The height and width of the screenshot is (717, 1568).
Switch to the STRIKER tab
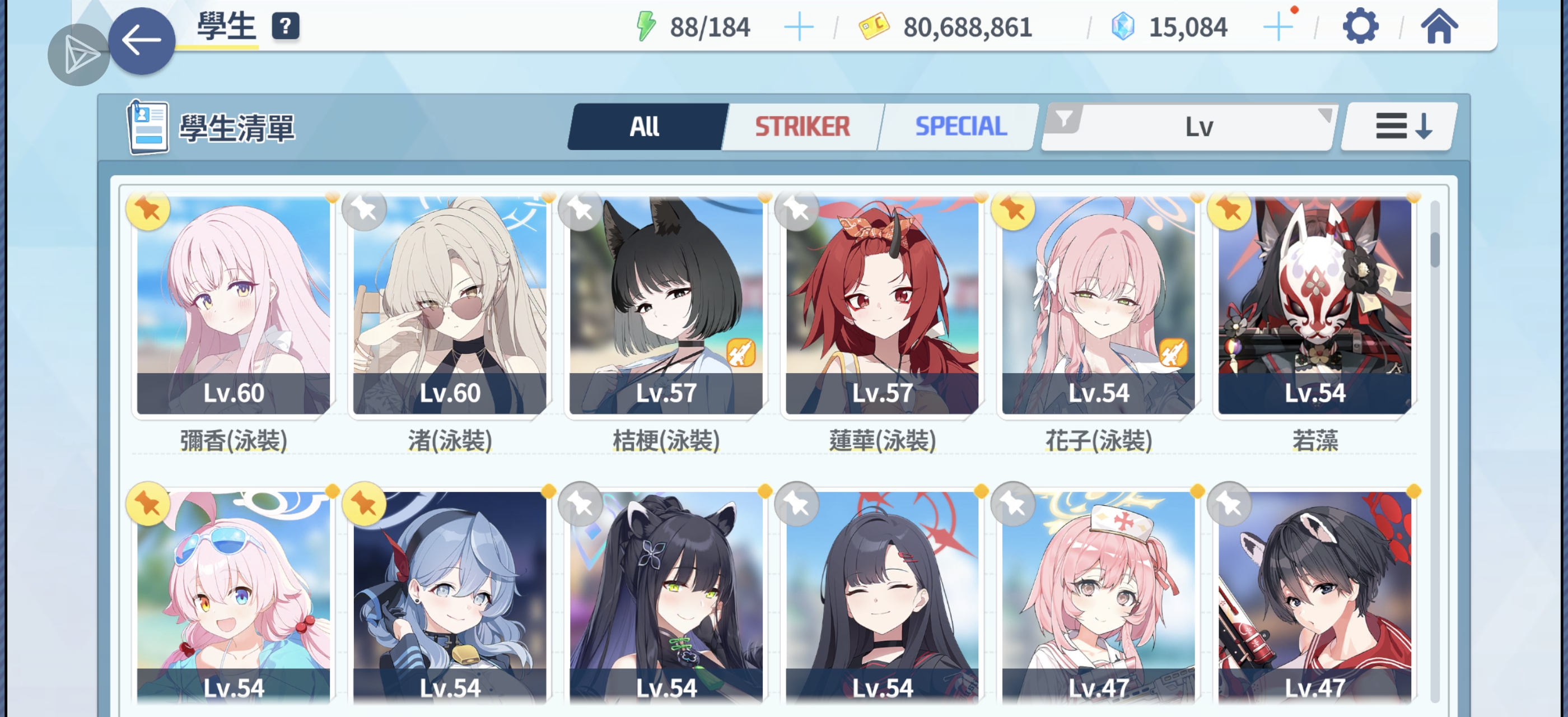click(802, 126)
